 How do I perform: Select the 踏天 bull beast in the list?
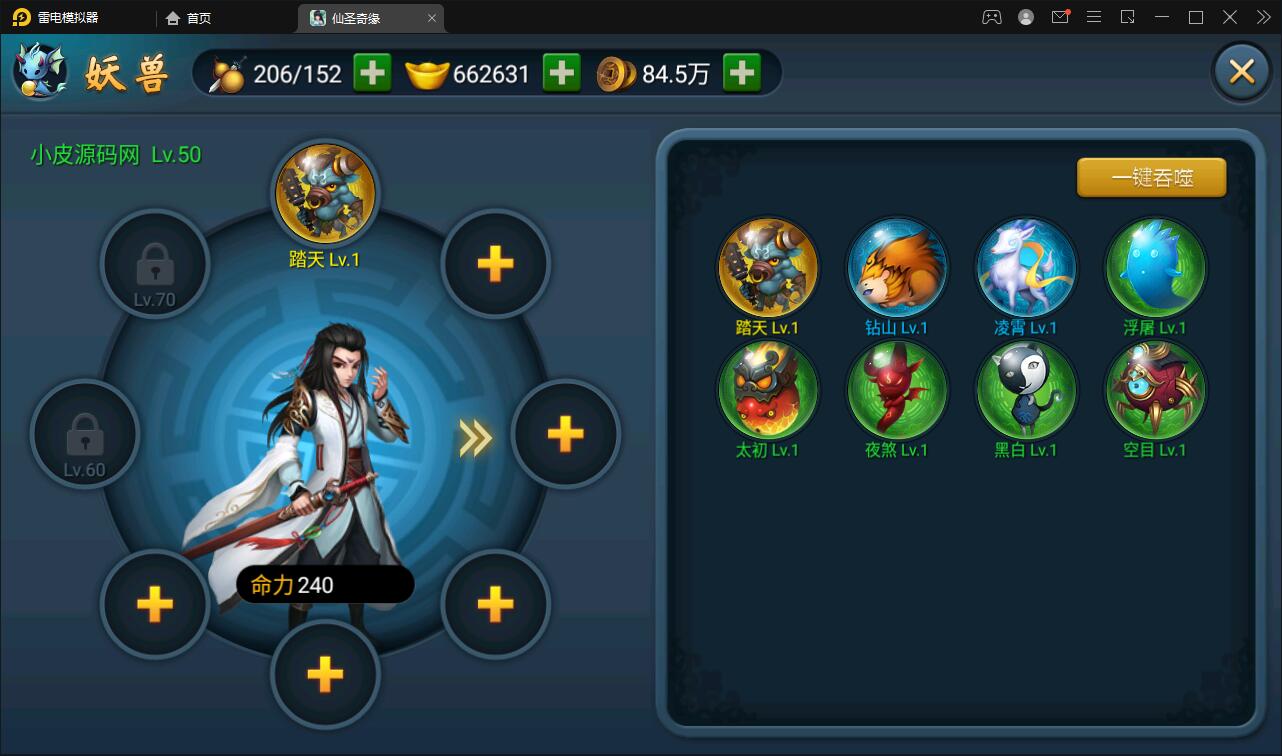[x=767, y=268]
